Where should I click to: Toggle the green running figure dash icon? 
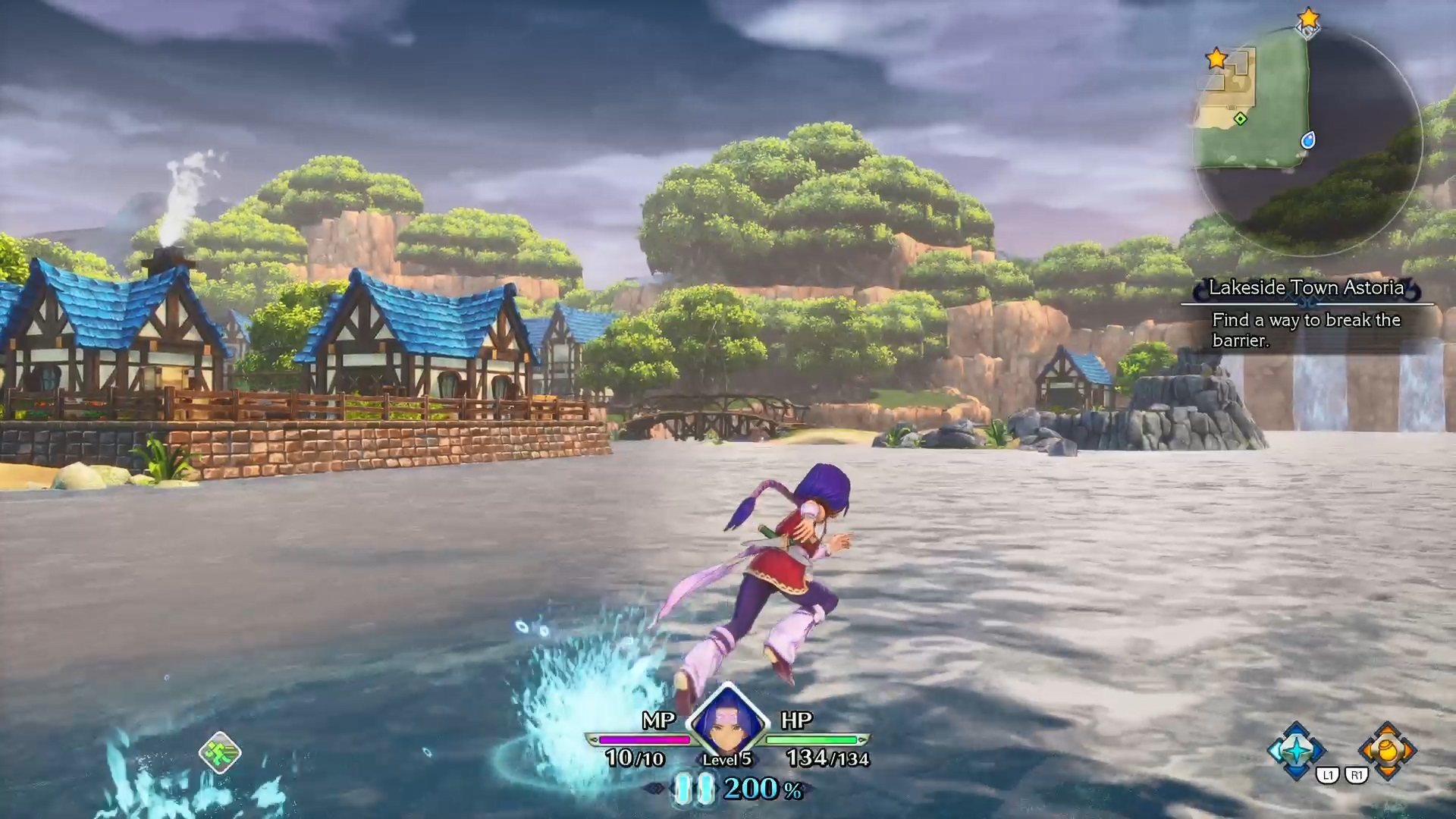(220, 752)
